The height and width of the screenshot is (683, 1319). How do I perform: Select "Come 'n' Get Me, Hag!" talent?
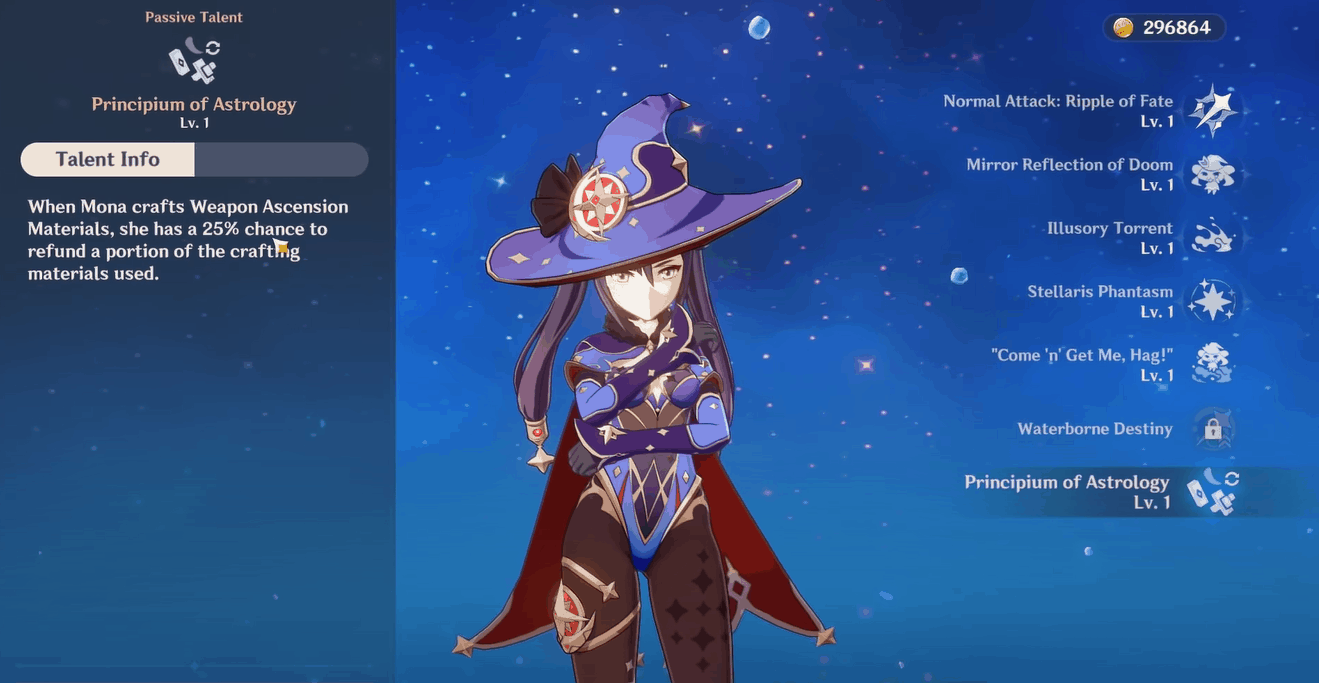[x=1212, y=365]
